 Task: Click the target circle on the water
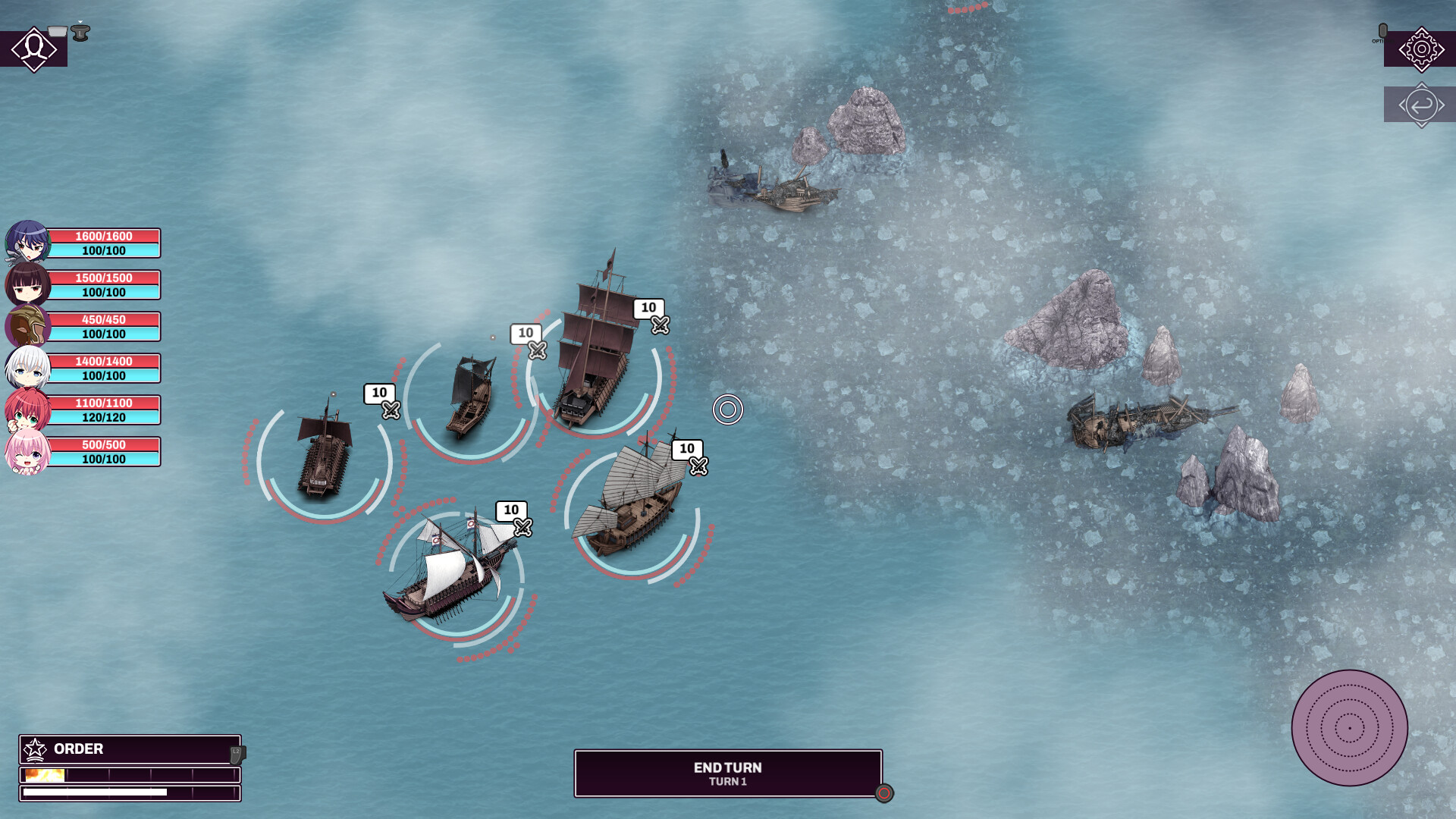click(x=730, y=408)
